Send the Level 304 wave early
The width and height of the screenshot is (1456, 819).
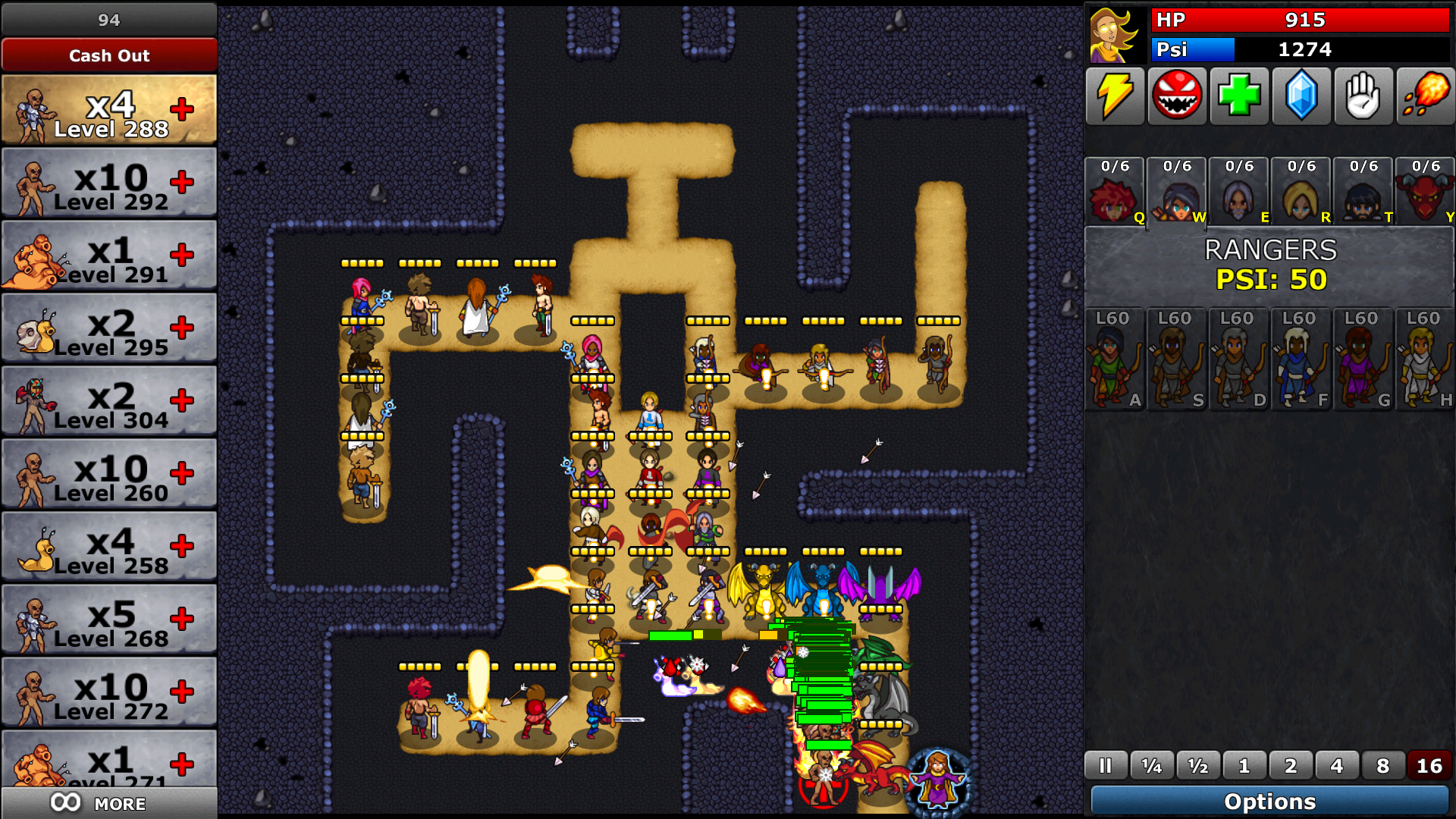[182, 400]
